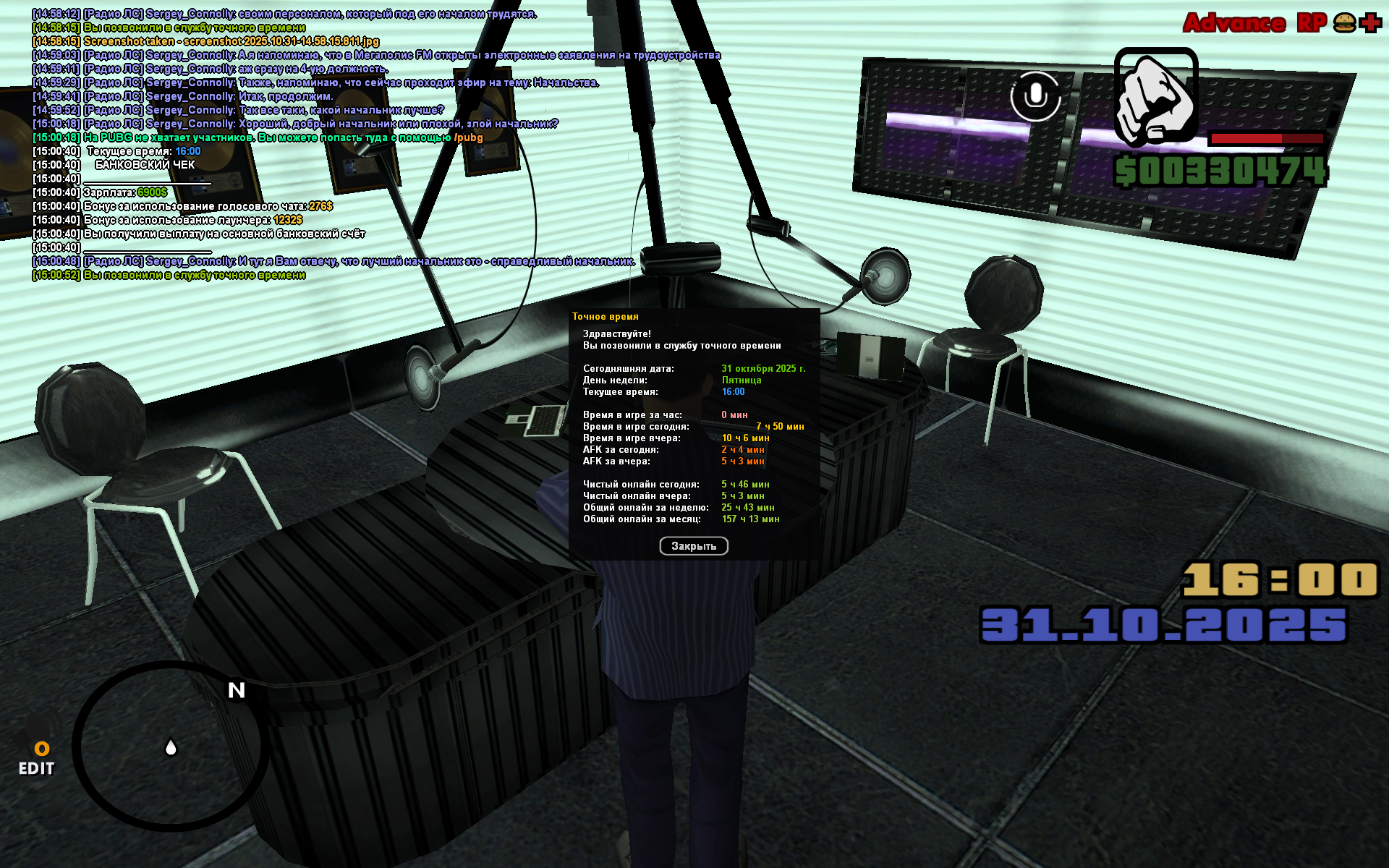Click the circular radar minimap

(x=170, y=745)
